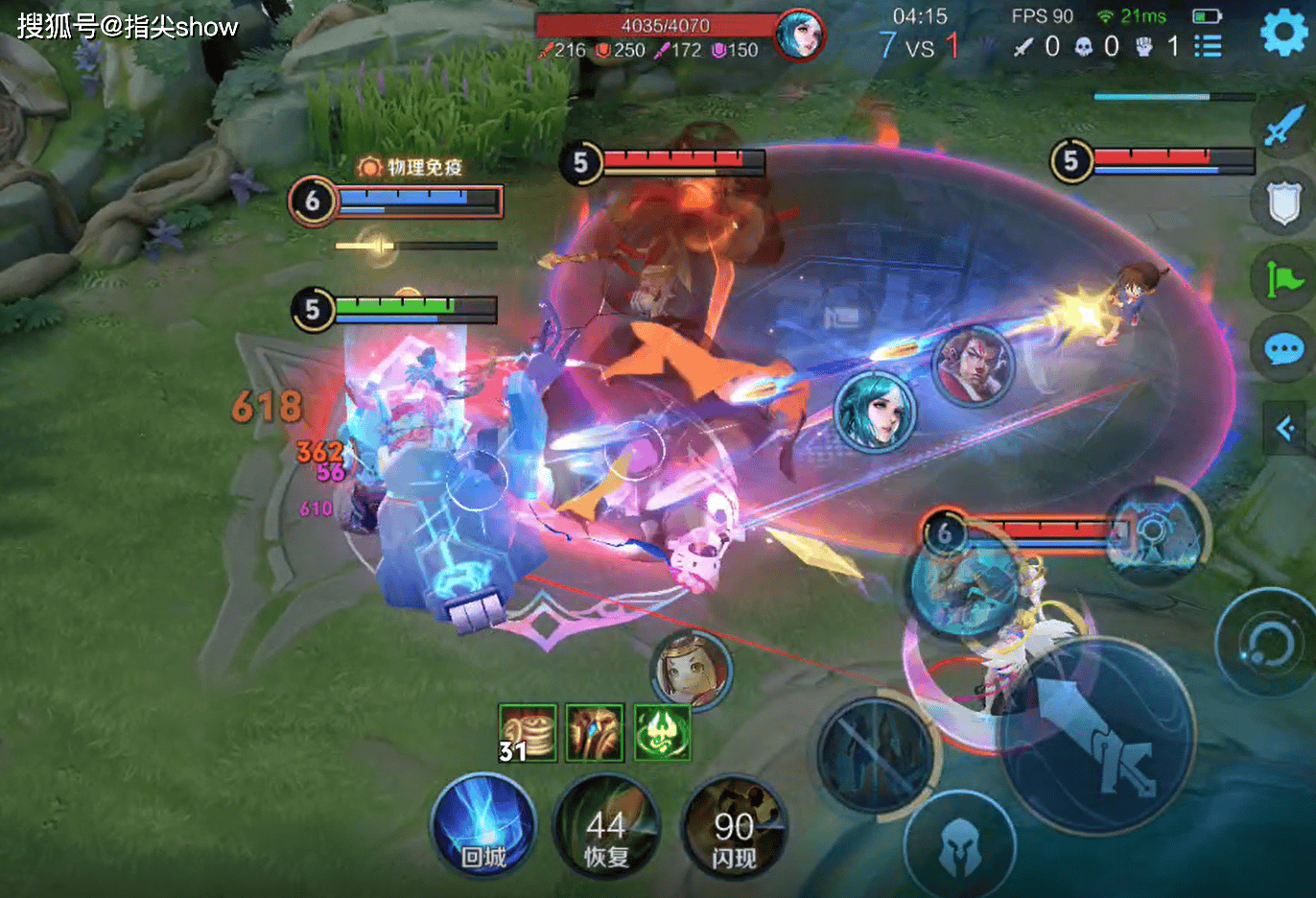Screen dimensions: 1316x898
Task: Select the green glowing item slot
Action: tap(662, 733)
